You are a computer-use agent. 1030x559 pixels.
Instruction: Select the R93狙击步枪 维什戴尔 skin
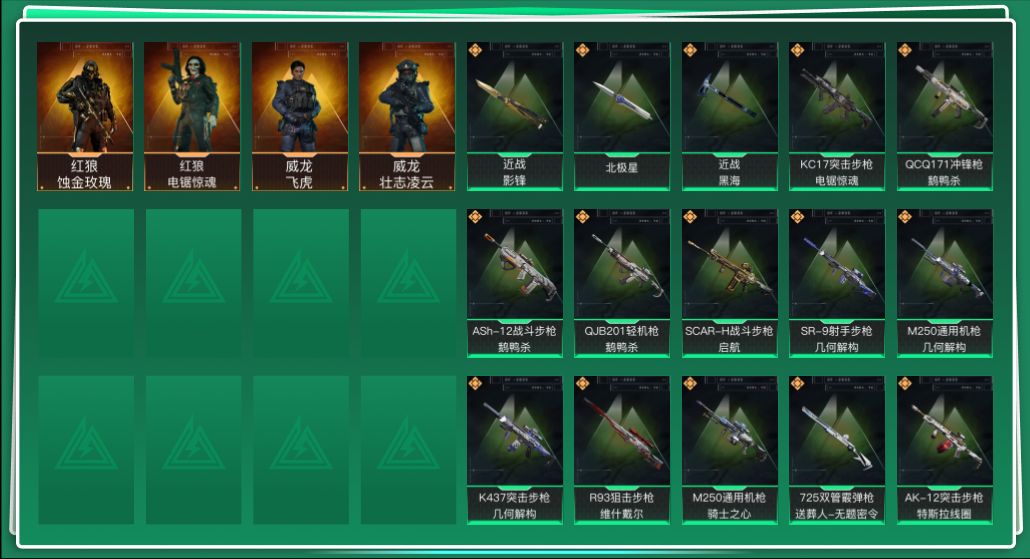[x=622, y=449]
